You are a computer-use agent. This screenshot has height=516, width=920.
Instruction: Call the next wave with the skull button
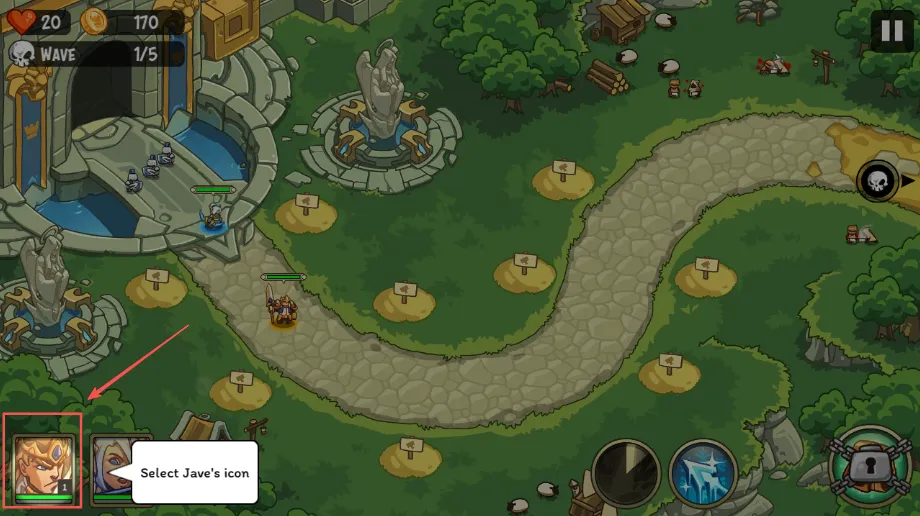click(877, 181)
